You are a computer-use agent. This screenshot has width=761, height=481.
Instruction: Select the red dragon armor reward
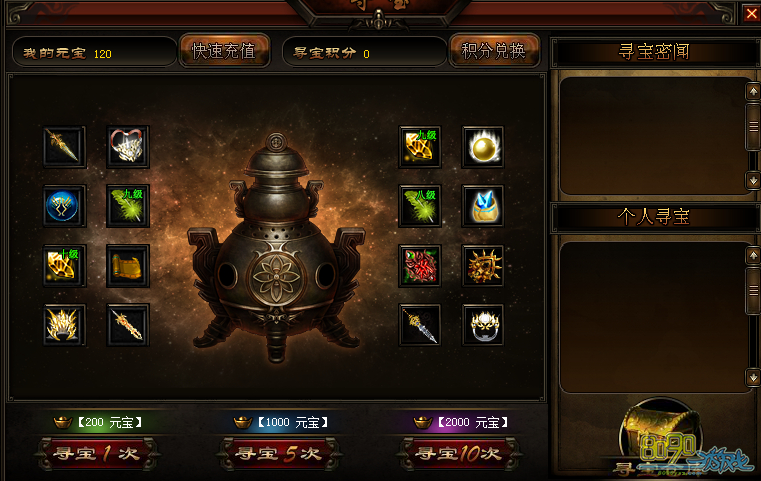(420, 265)
